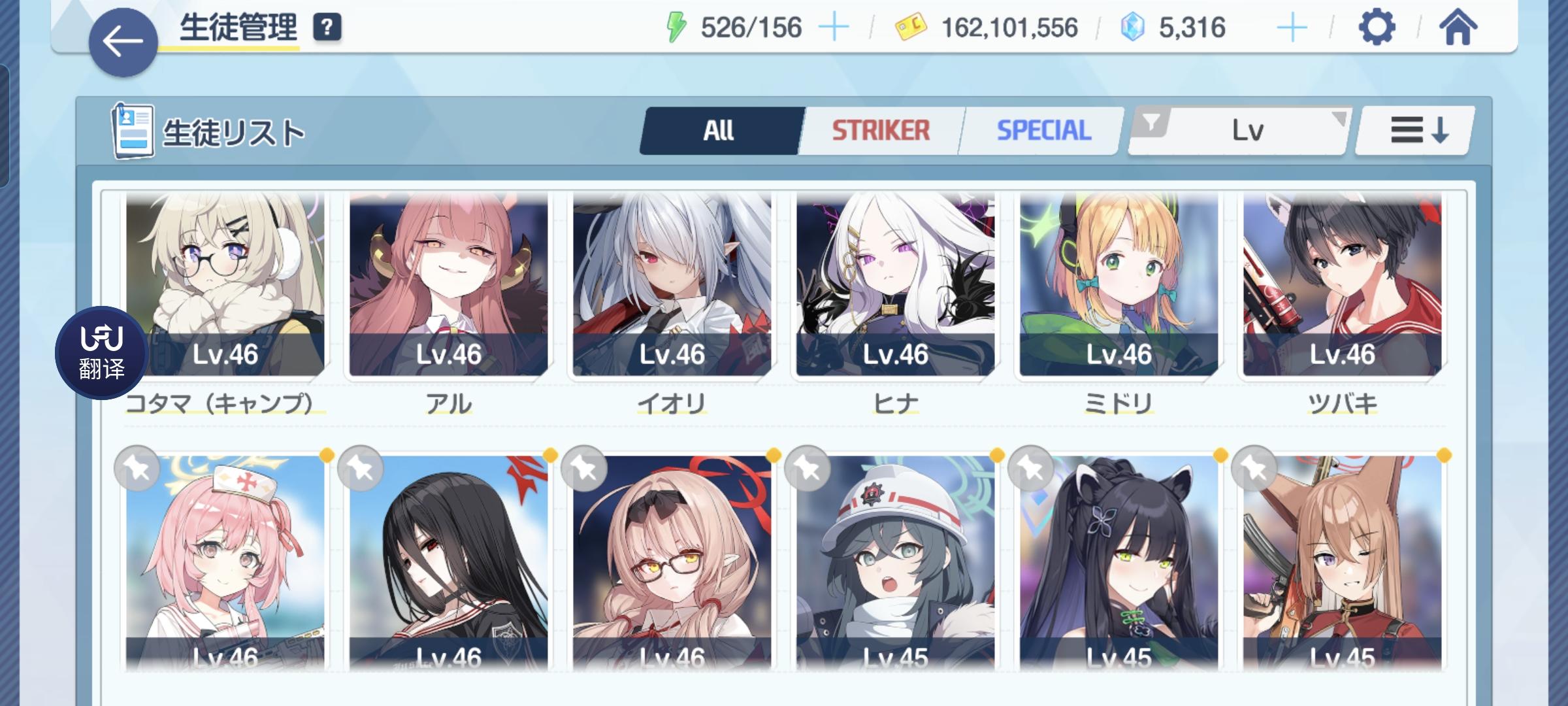Viewport: 1568px width, 706px height.
Task: Switch to the STRIKER tab
Action: tap(880, 129)
